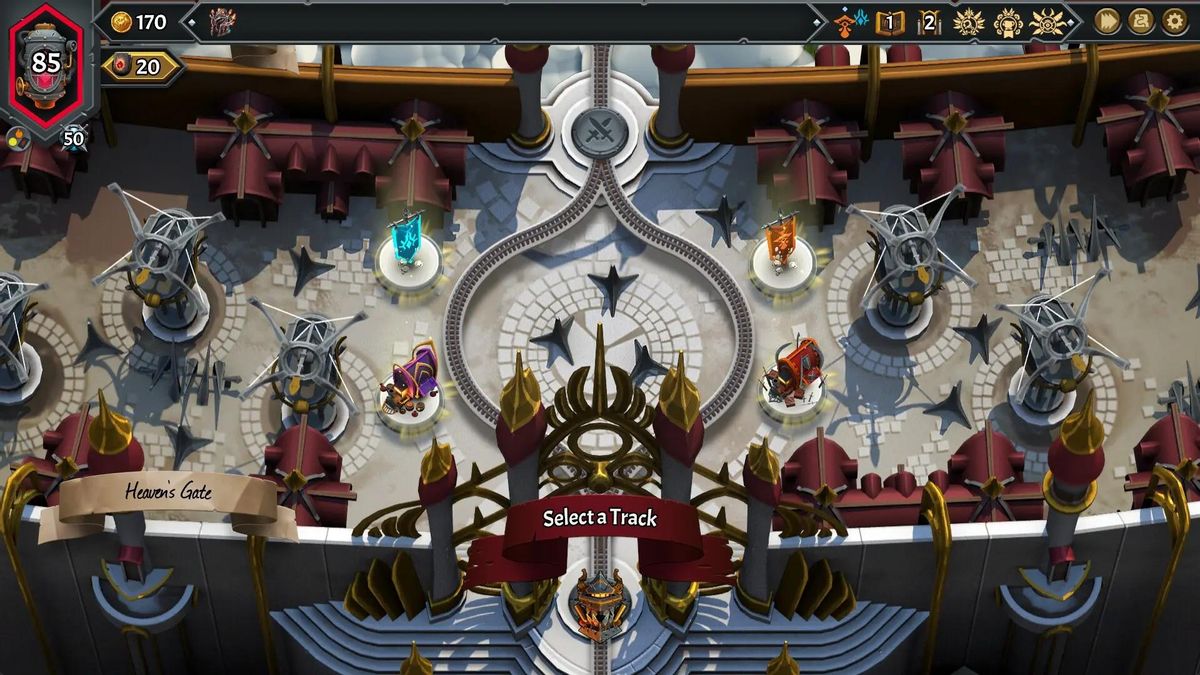Image resolution: width=1200 pixels, height=675 pixels.
Task: Inspect the clan emblems icon
Action: click(850, 22)
